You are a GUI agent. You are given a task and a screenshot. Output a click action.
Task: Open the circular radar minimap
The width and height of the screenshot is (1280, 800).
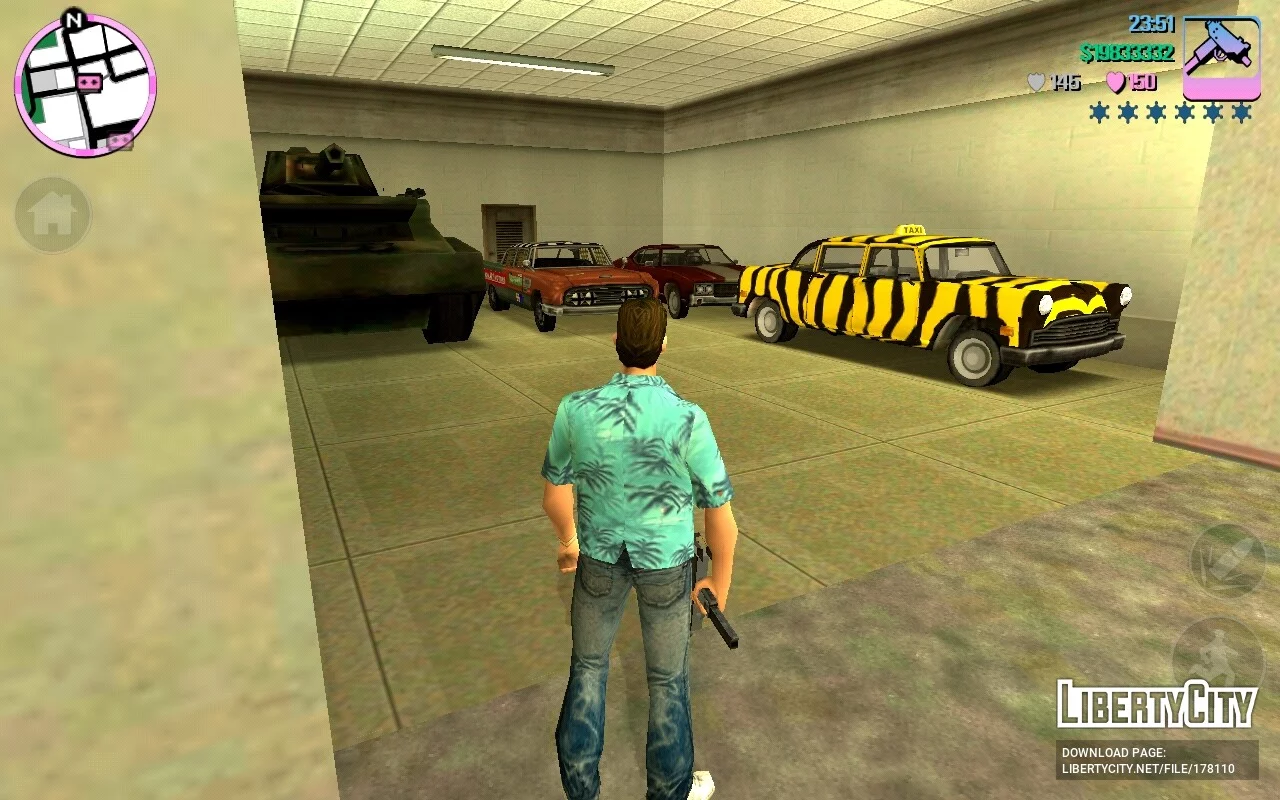coord(85,85)
